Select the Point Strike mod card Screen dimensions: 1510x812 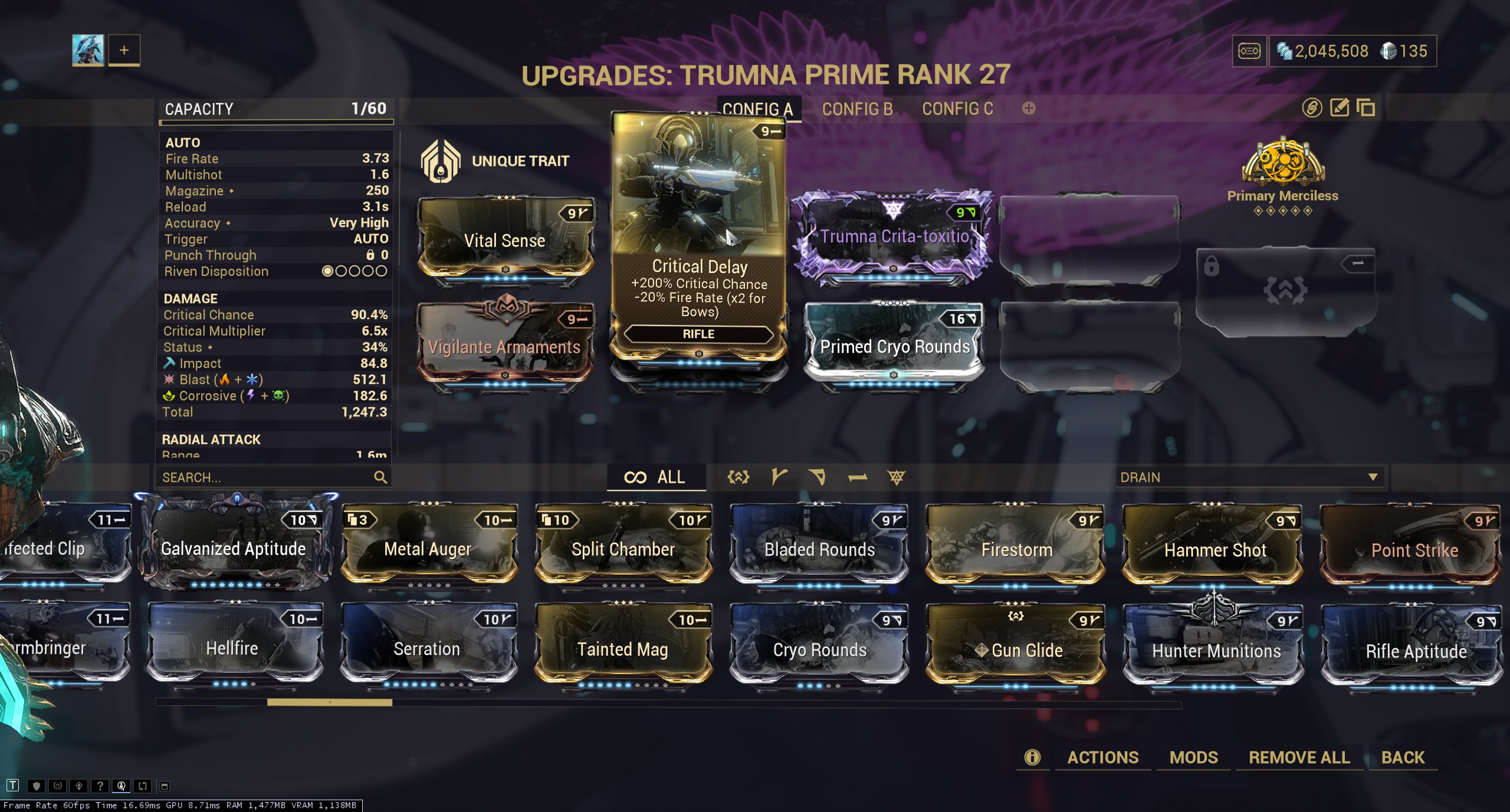tap(1413, 550)
